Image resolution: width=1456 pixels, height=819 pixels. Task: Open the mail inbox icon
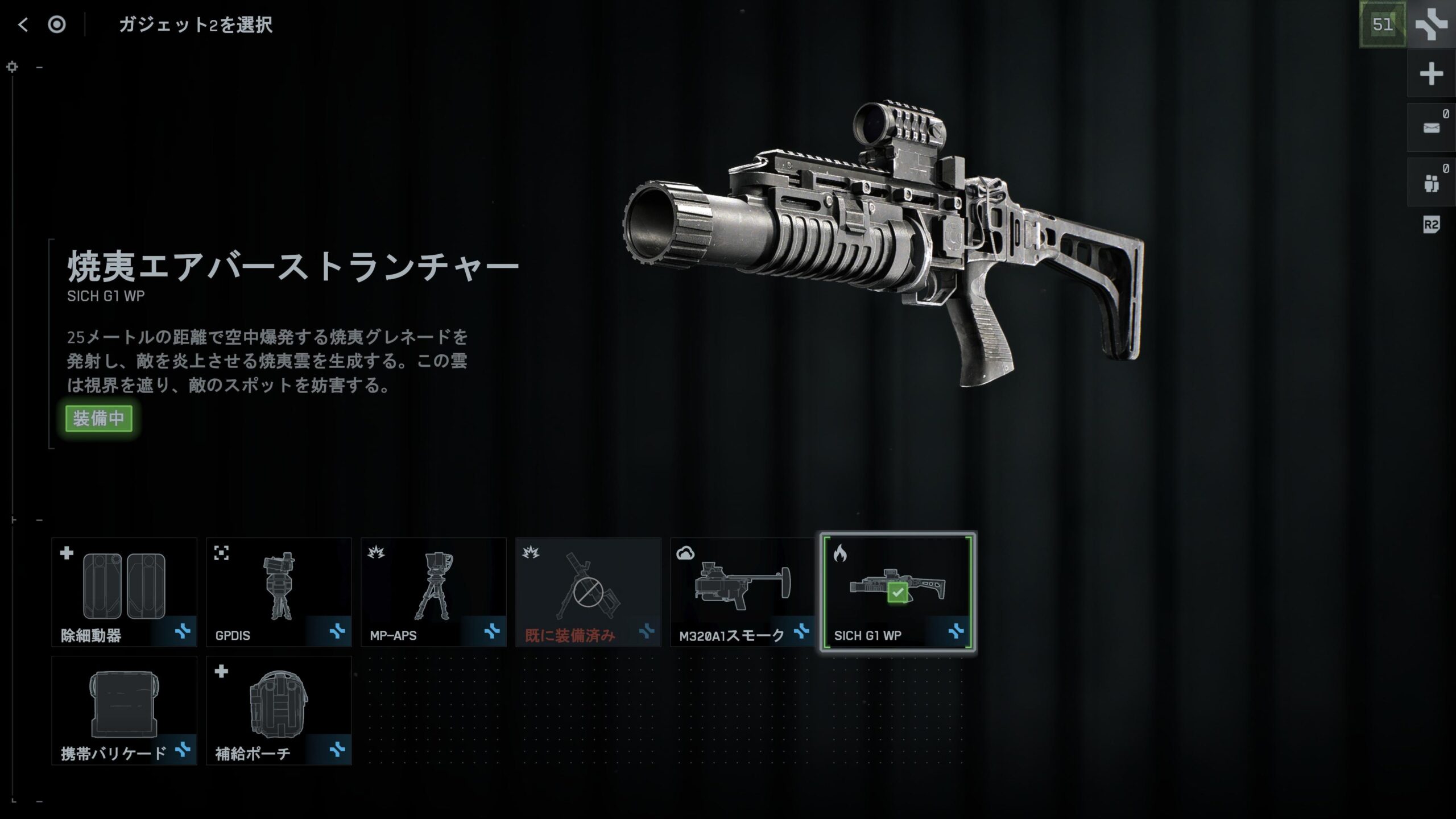pos(1431,128)
